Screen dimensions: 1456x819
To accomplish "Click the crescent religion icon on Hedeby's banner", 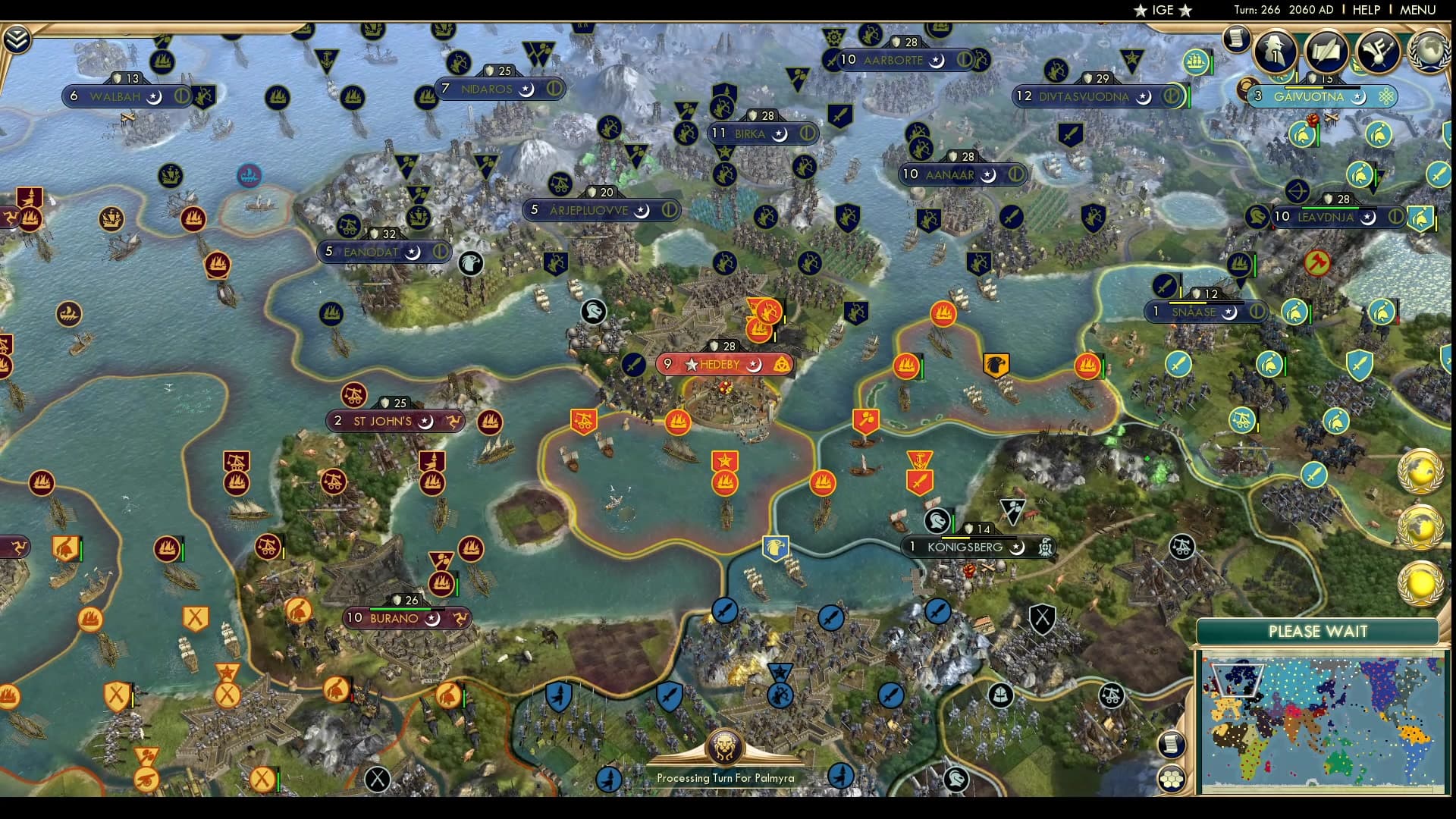I will 756,365.
